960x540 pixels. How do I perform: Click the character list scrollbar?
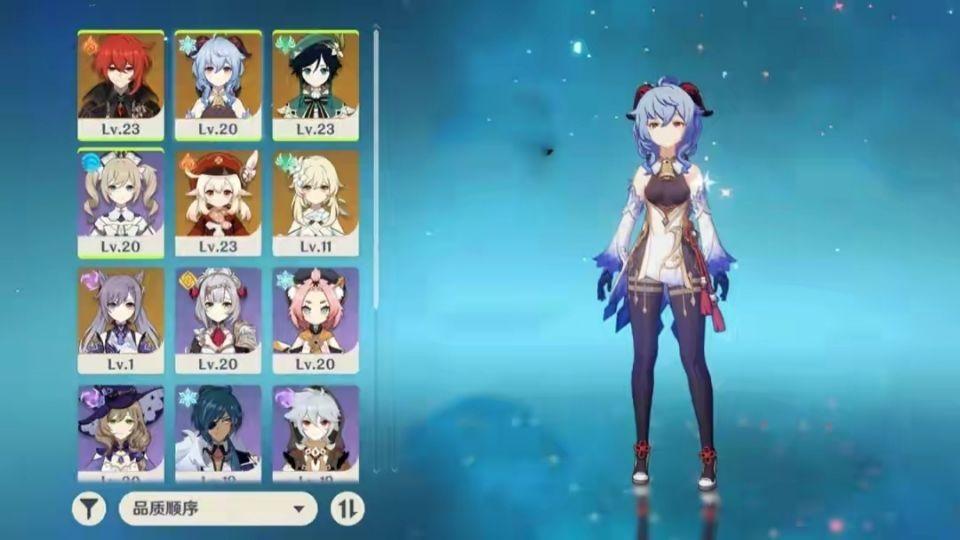[376, 170]
